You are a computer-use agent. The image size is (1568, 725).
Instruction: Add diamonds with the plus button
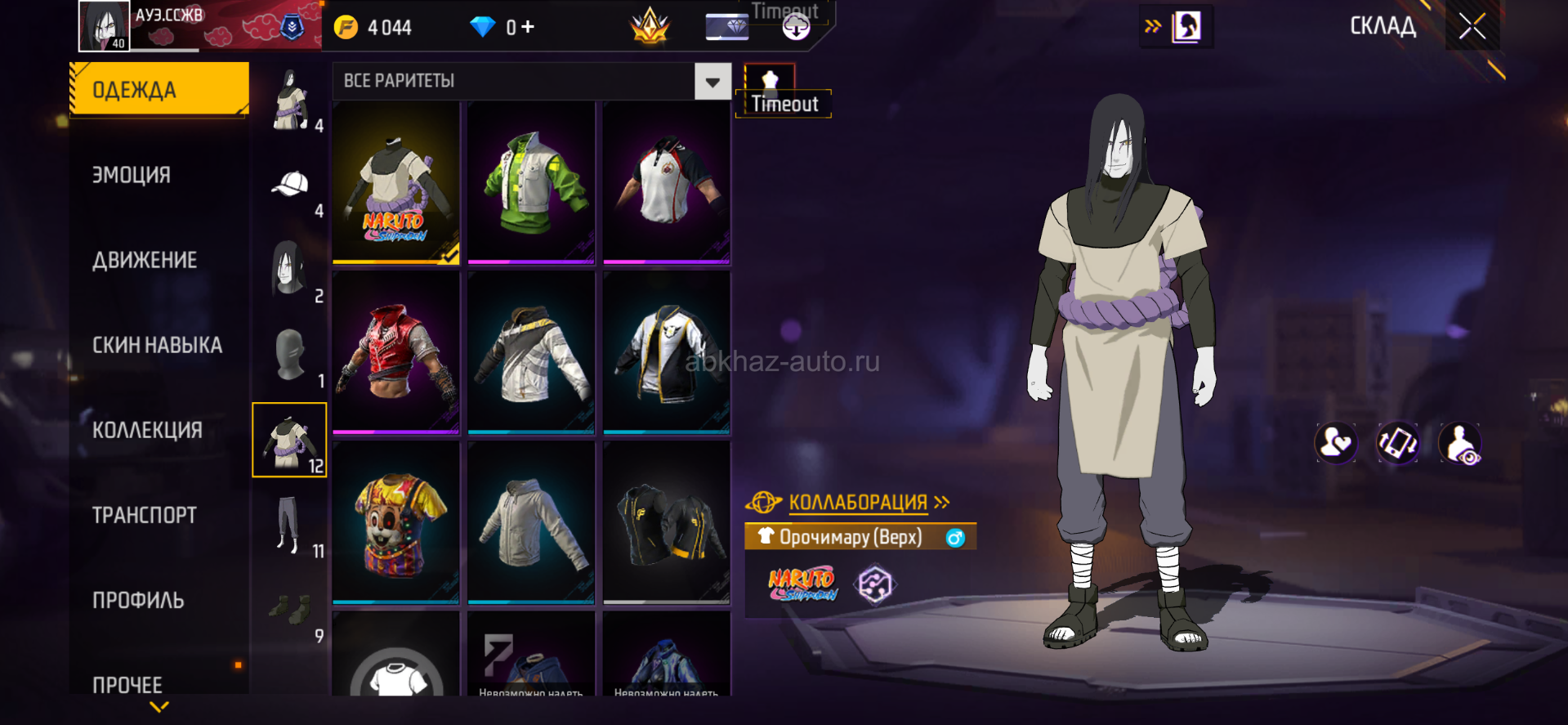click(x=528, y=27)
